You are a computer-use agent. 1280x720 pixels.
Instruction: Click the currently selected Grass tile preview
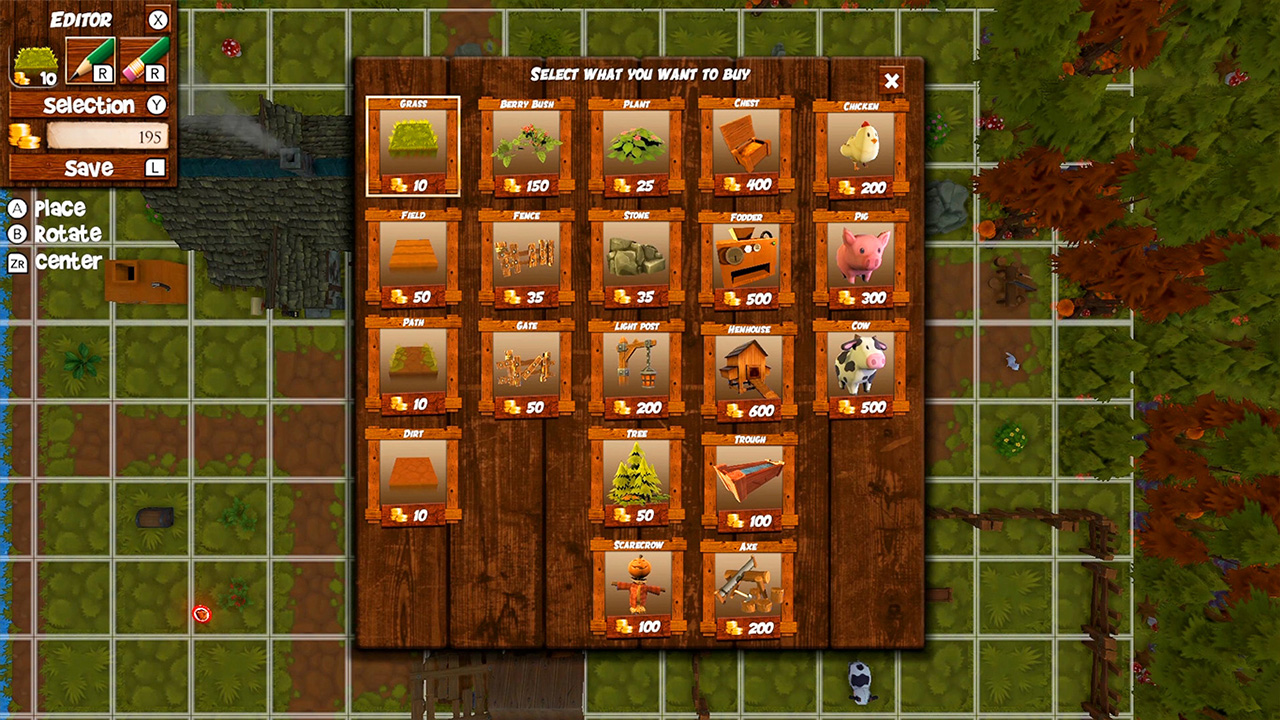pos(414,146)
